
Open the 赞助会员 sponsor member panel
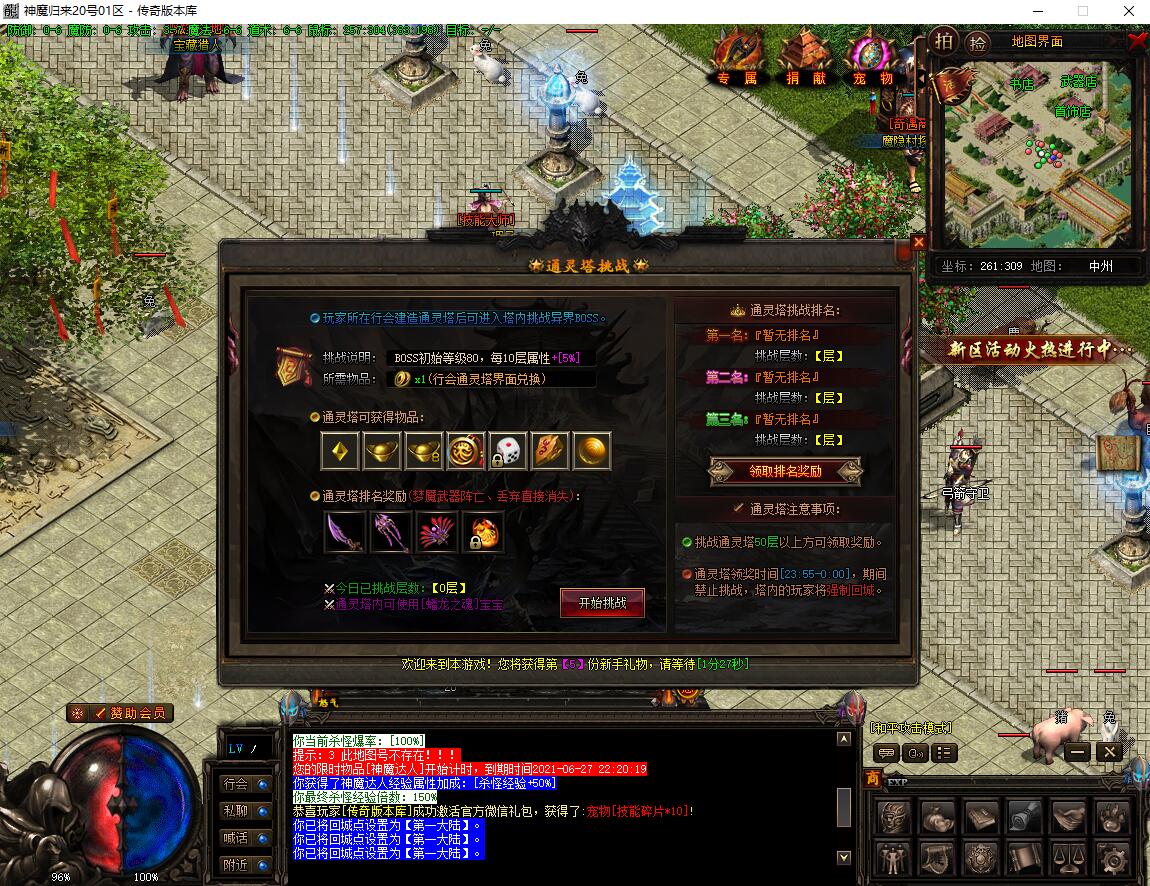pos(121,713)
